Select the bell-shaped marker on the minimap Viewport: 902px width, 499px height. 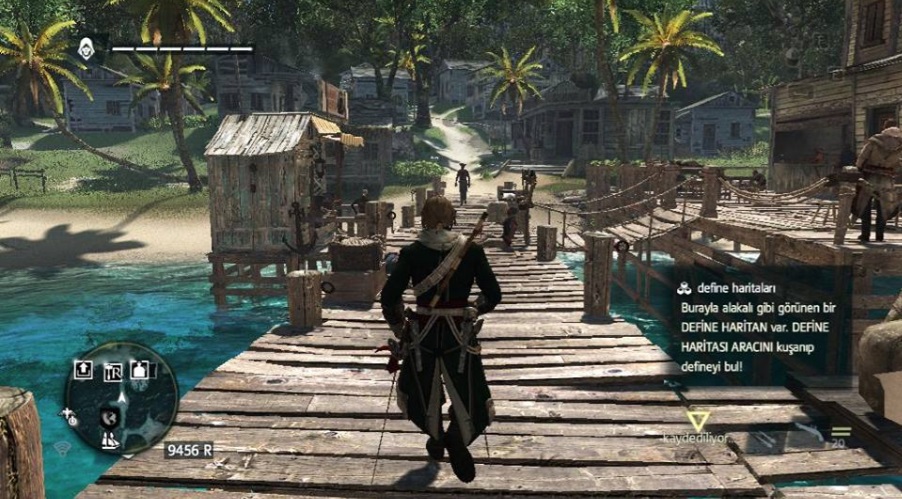[x=139, y=370]
